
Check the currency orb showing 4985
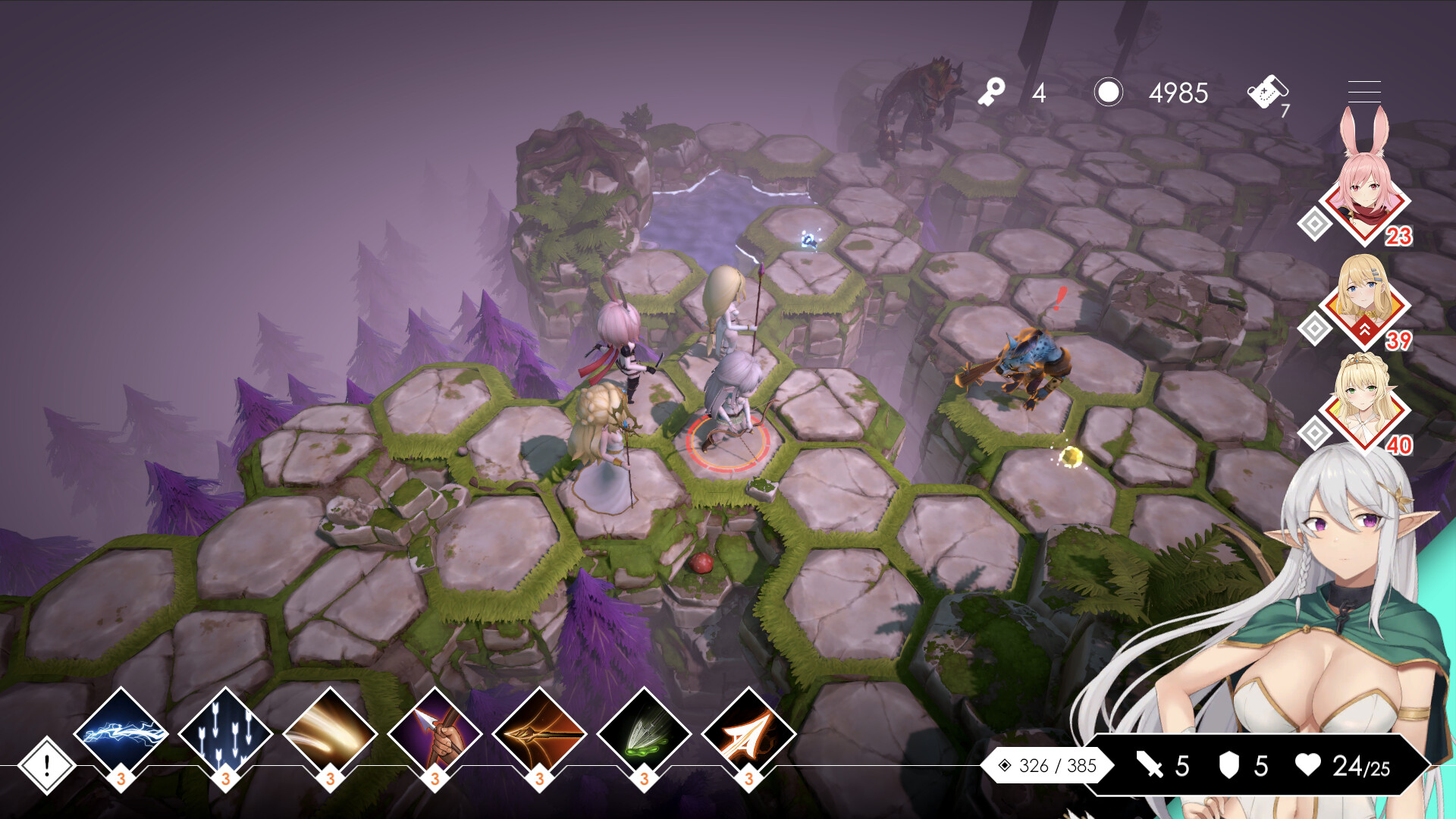[x=1109, y=93]
